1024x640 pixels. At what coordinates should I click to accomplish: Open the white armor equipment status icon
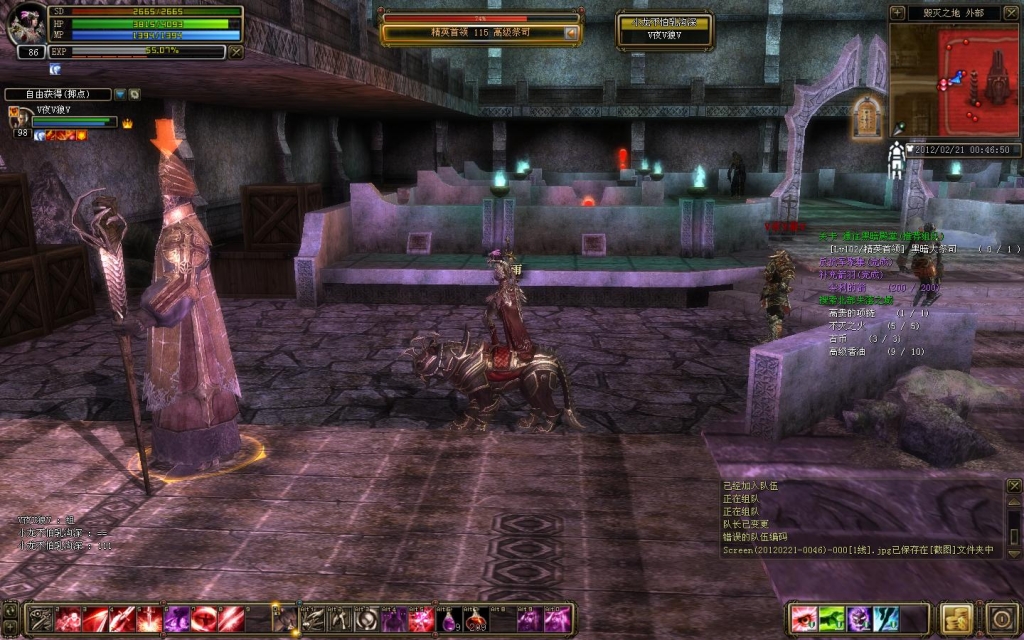click(x=896, y=159)
